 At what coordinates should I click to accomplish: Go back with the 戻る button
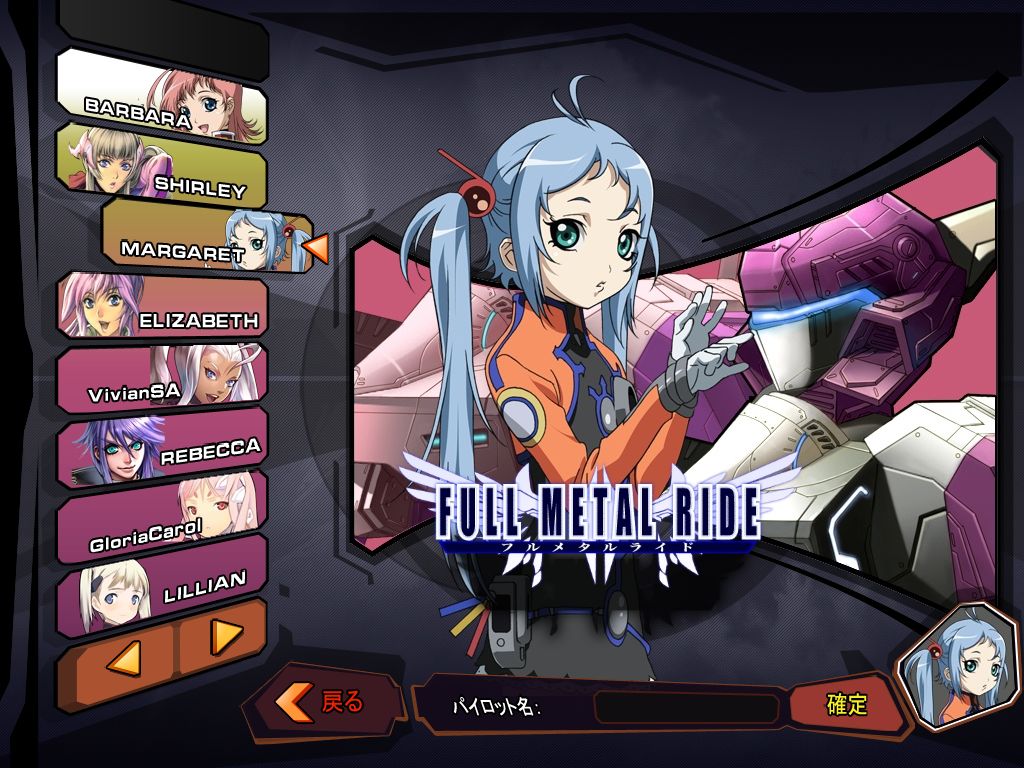click(x=326, y=702)
